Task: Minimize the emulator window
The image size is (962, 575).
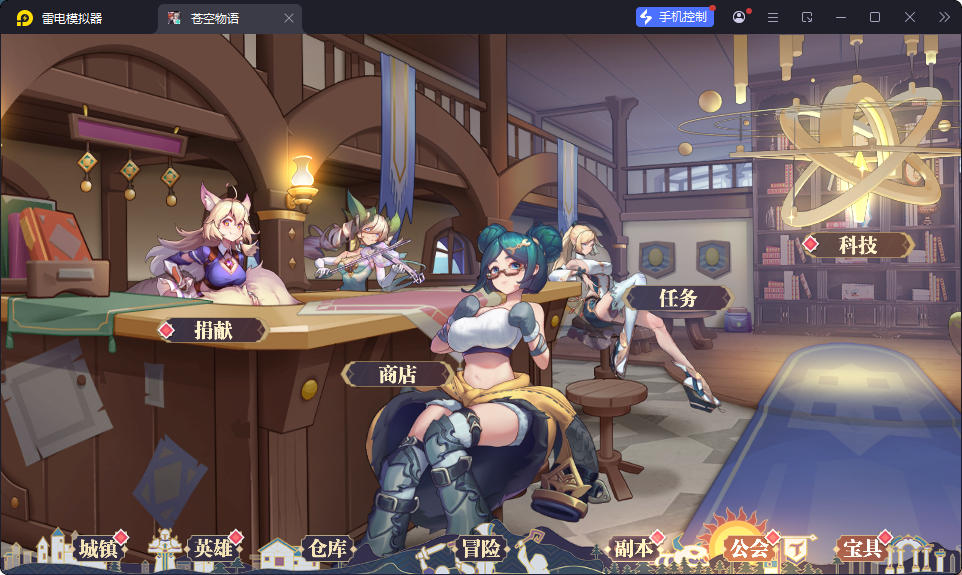Action: click(x=841, y=17)
